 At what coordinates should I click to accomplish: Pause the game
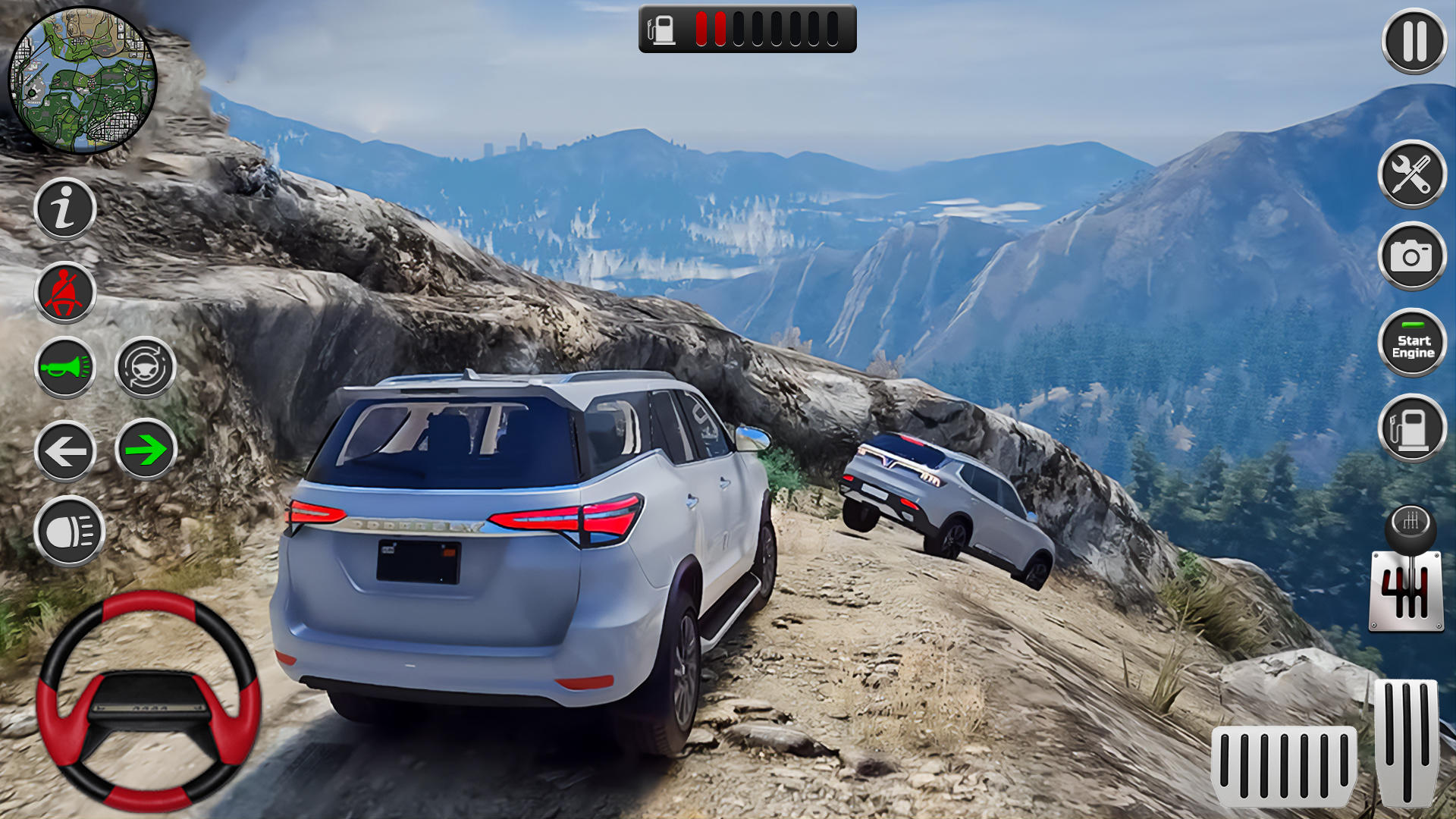tap(1414, 41)
